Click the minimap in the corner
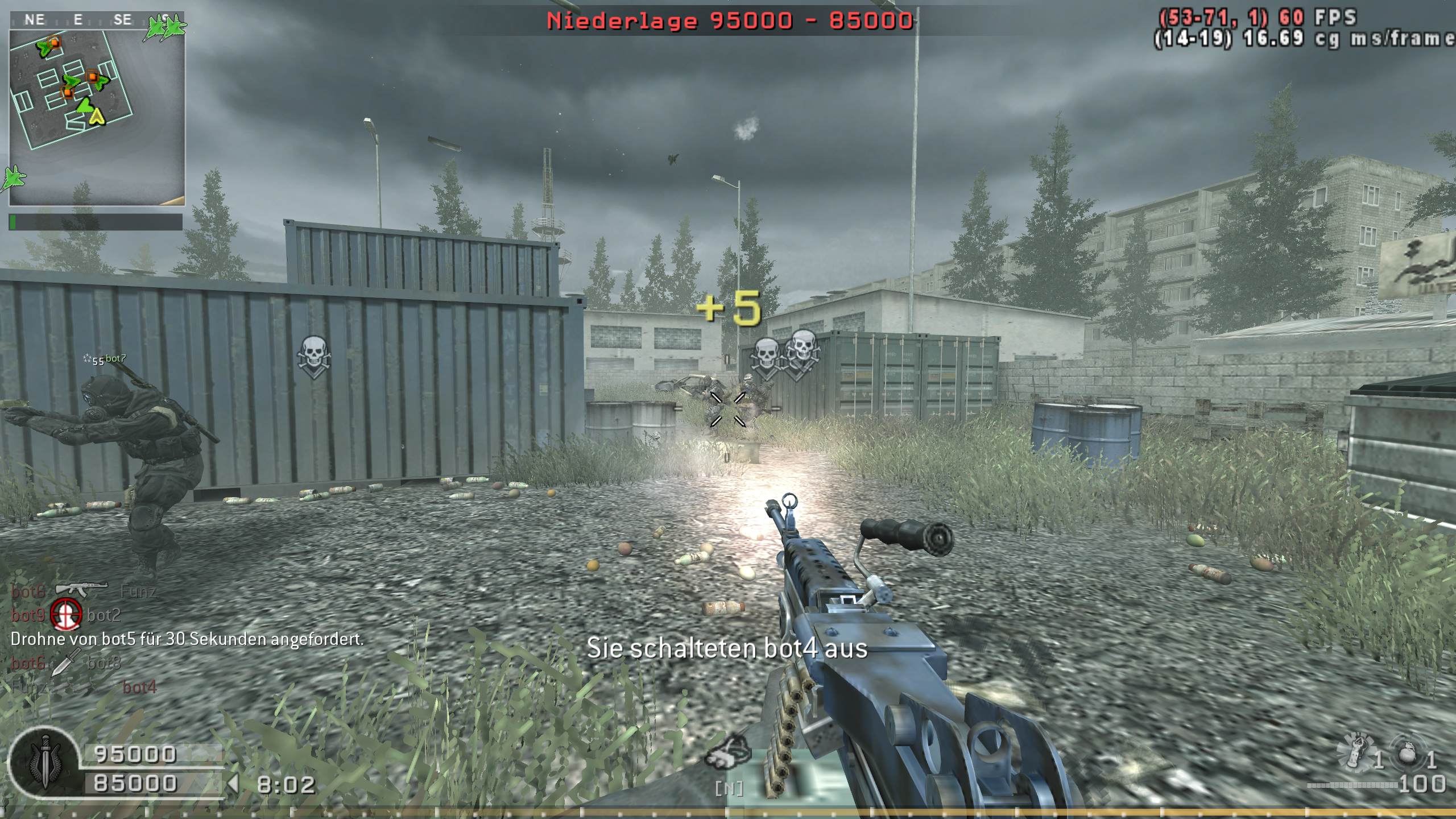 pyautogui.click(x=97, y=117)
